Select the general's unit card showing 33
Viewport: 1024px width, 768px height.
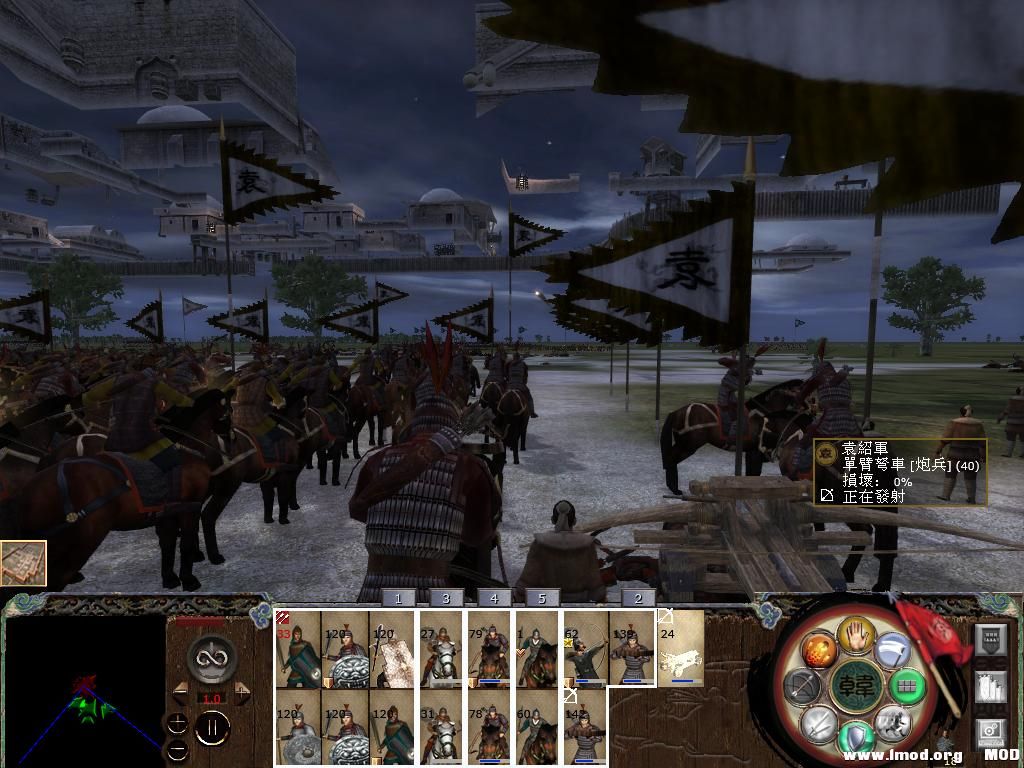297,648
